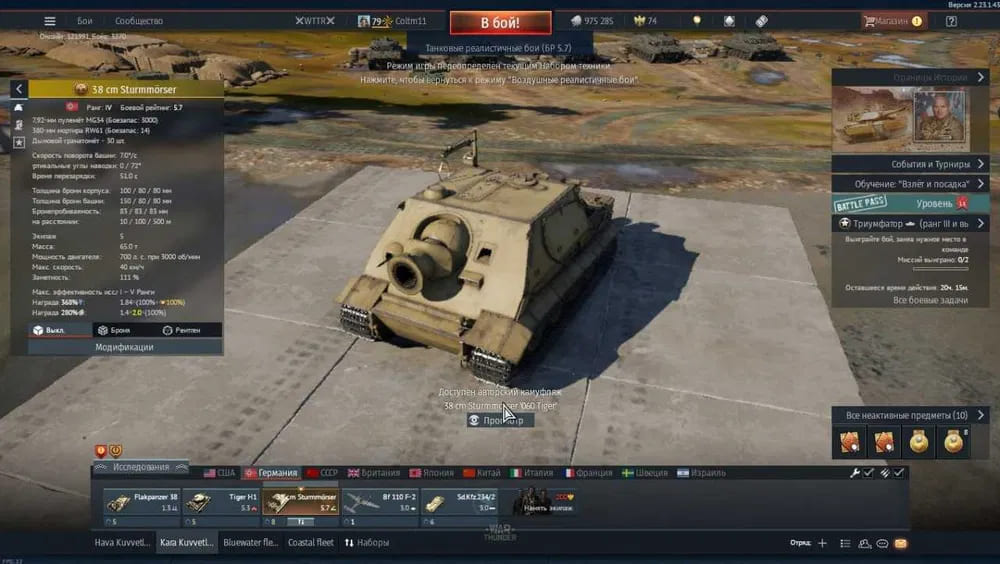Open the «Исследования» research button
Image resolution: width=1000 pixels, height=564 pixels.
[140, 467]
